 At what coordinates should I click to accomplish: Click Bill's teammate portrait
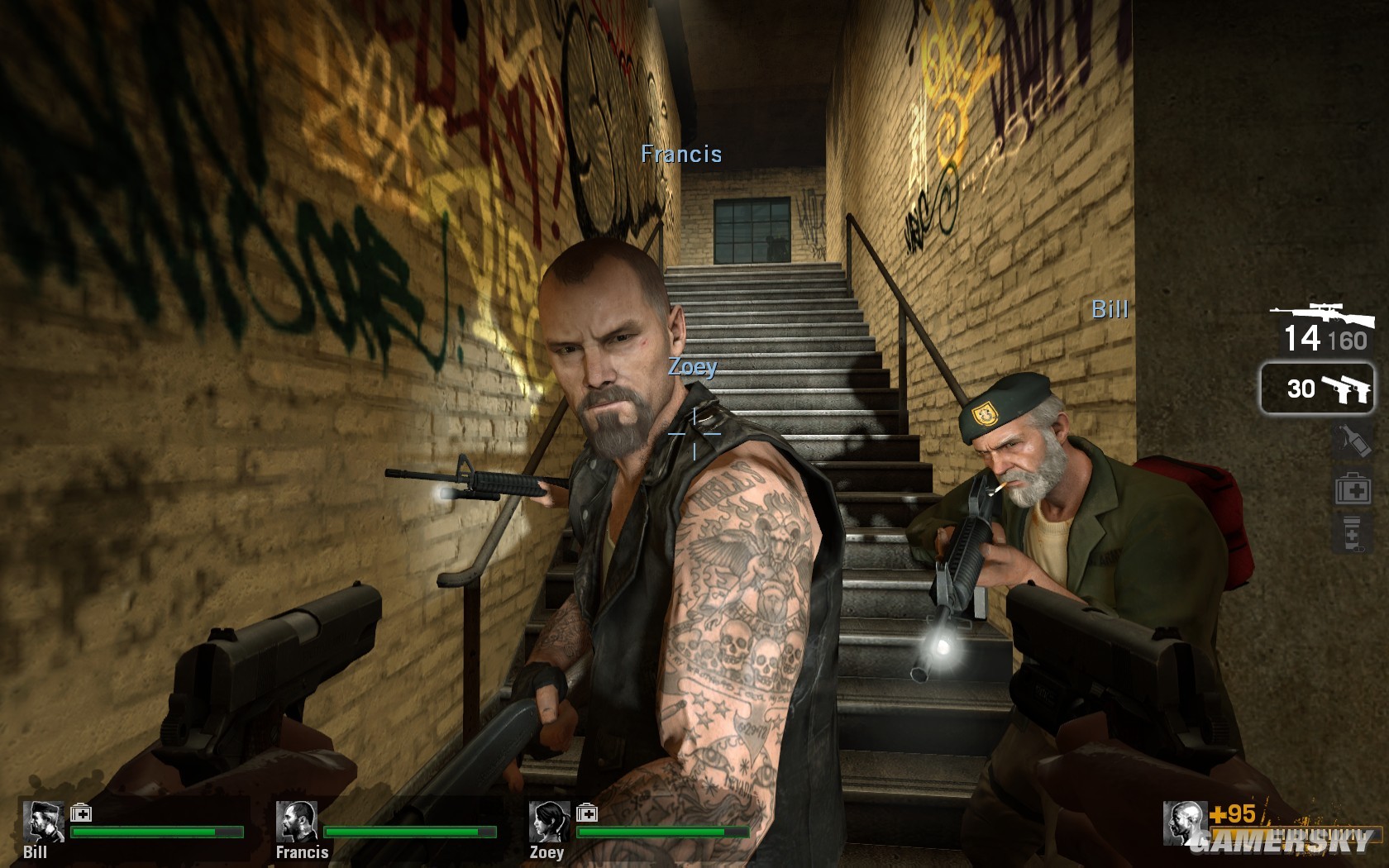click(x=43, y=821)
